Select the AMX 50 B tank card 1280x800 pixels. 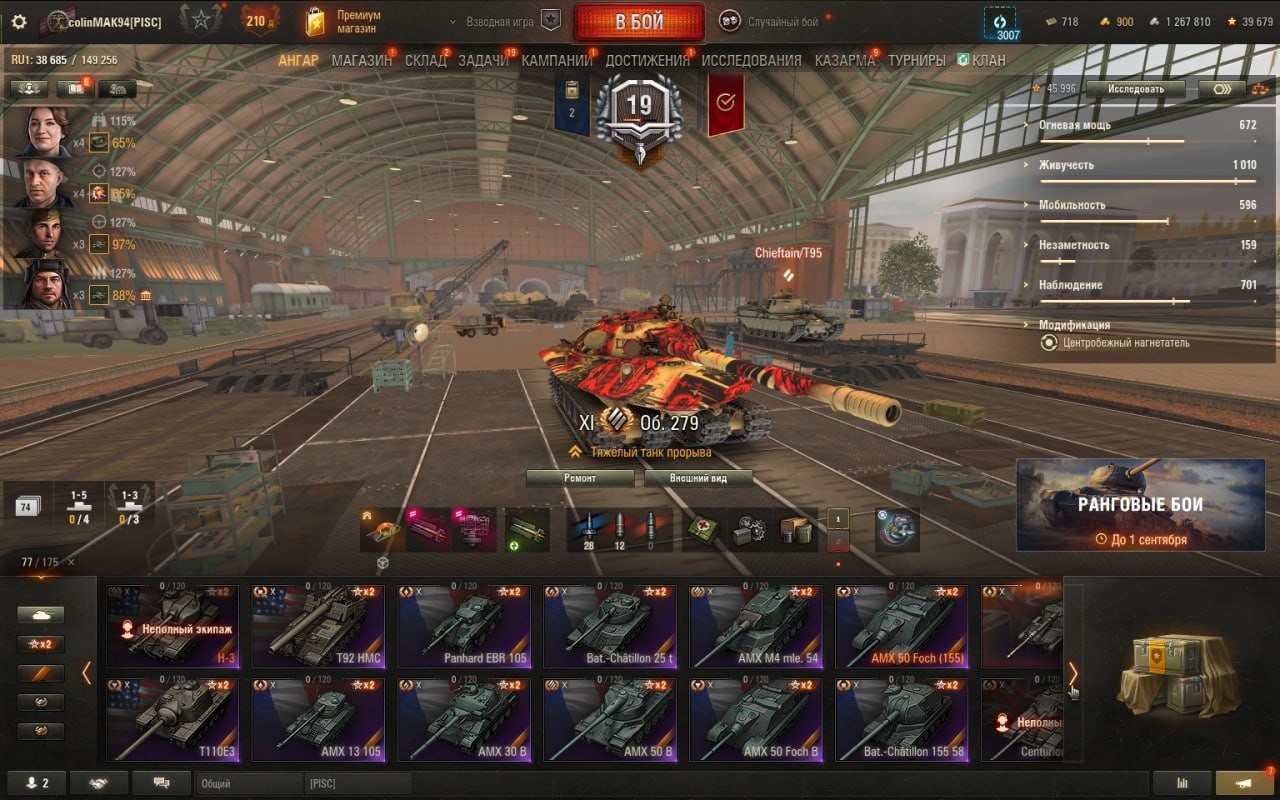[609, 720]
